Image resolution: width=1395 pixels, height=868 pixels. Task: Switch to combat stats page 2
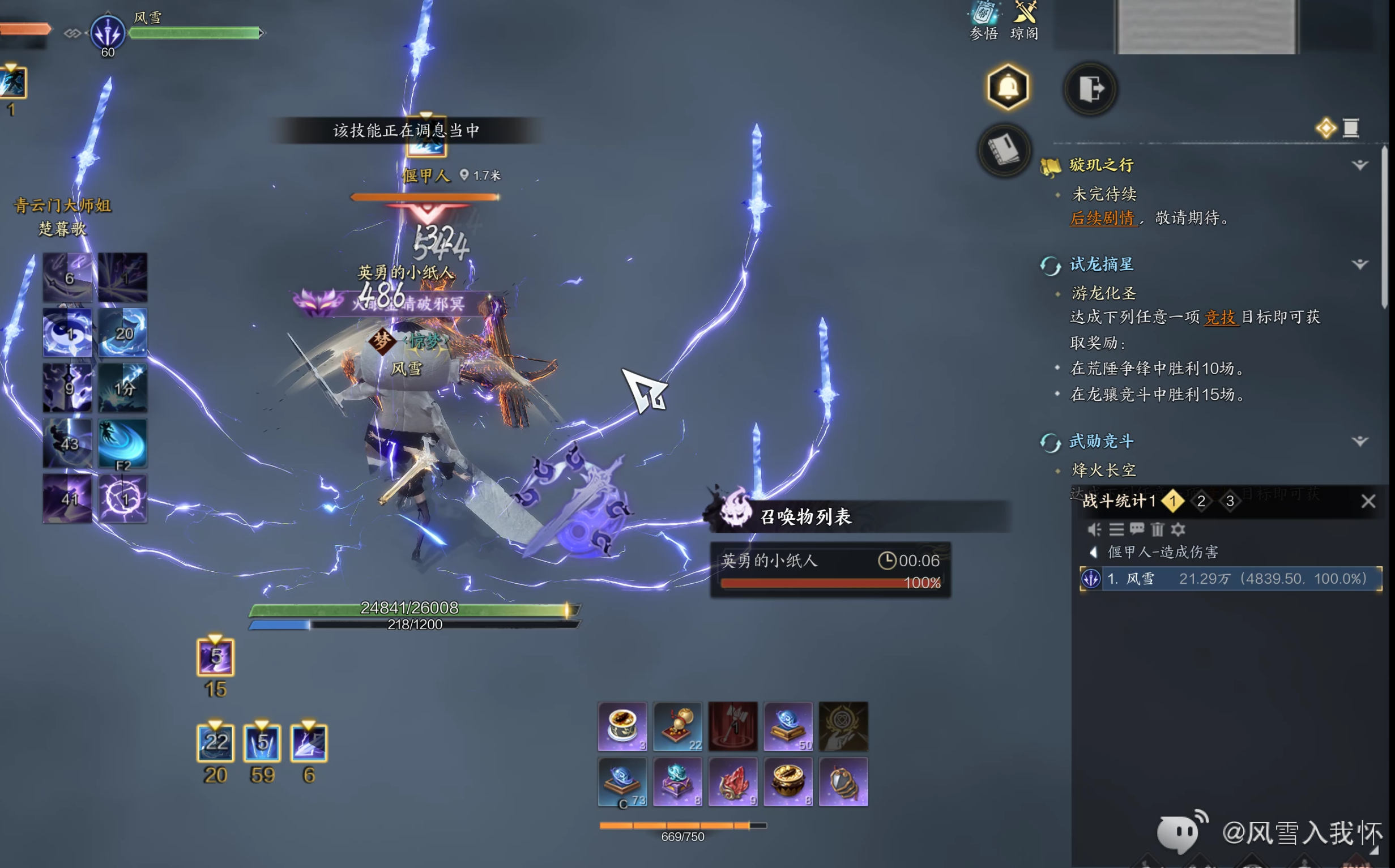pos(1201,501)
